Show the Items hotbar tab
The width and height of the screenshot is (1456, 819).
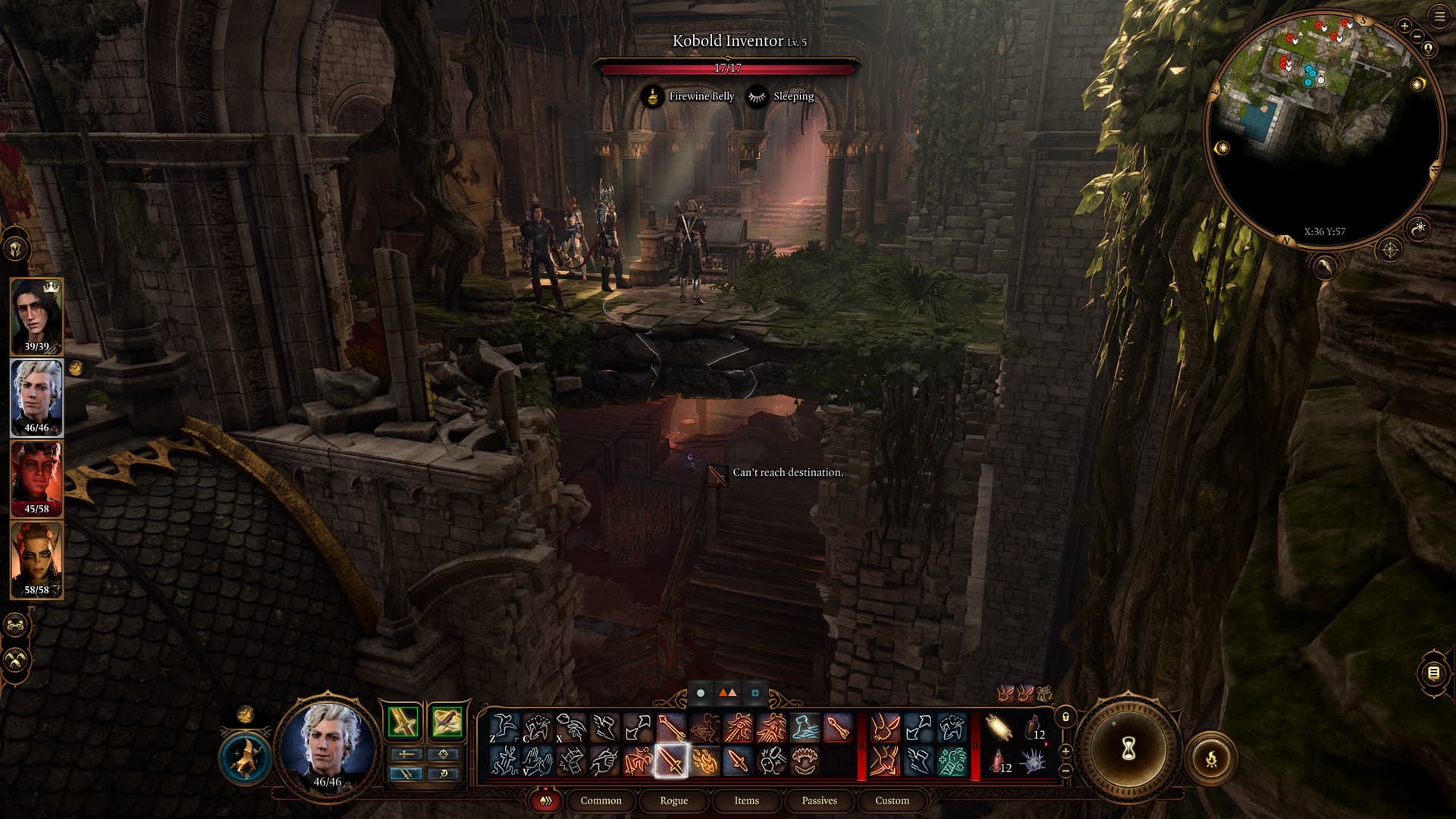point(746,800)
